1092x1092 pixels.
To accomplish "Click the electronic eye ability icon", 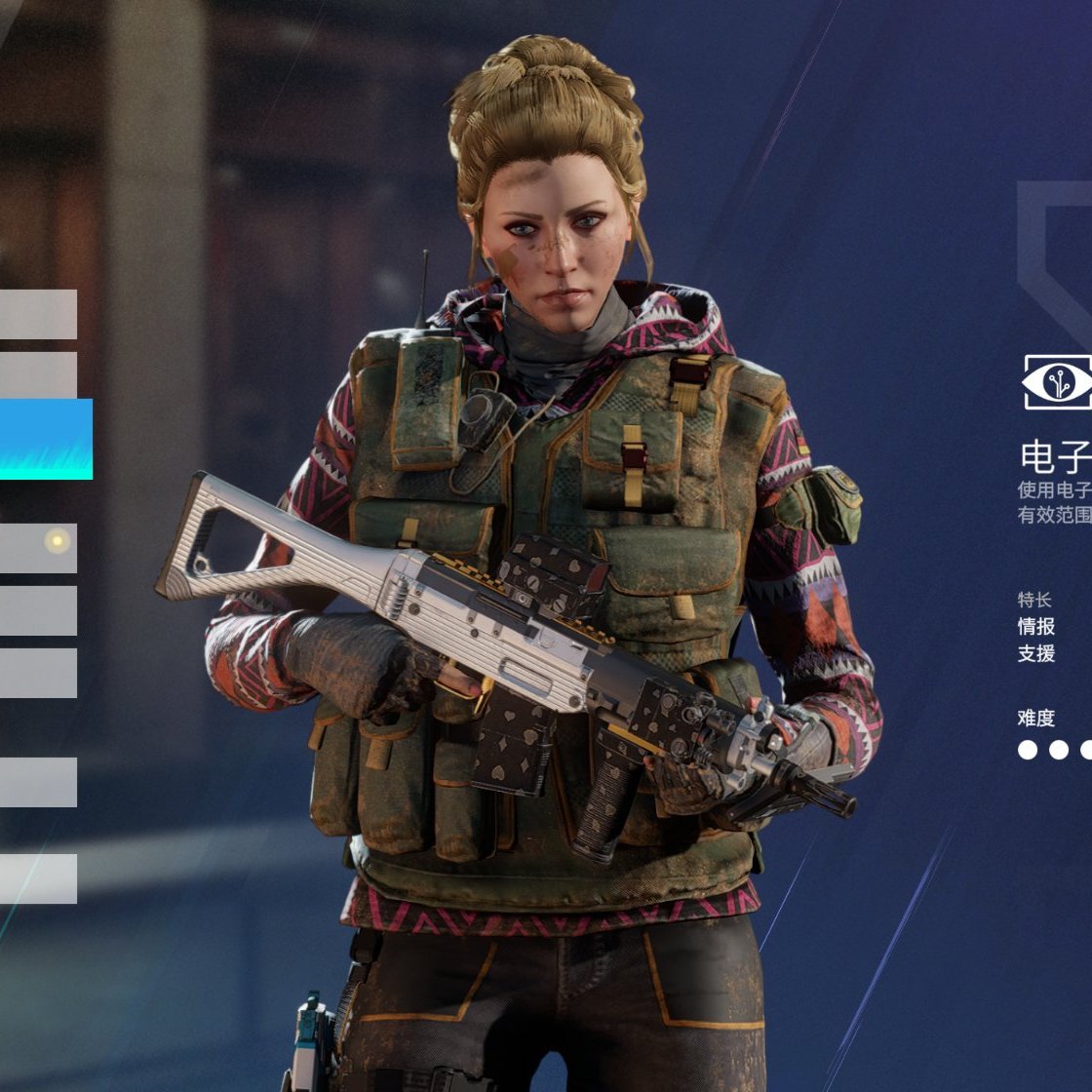I will tap(1057, 381).
